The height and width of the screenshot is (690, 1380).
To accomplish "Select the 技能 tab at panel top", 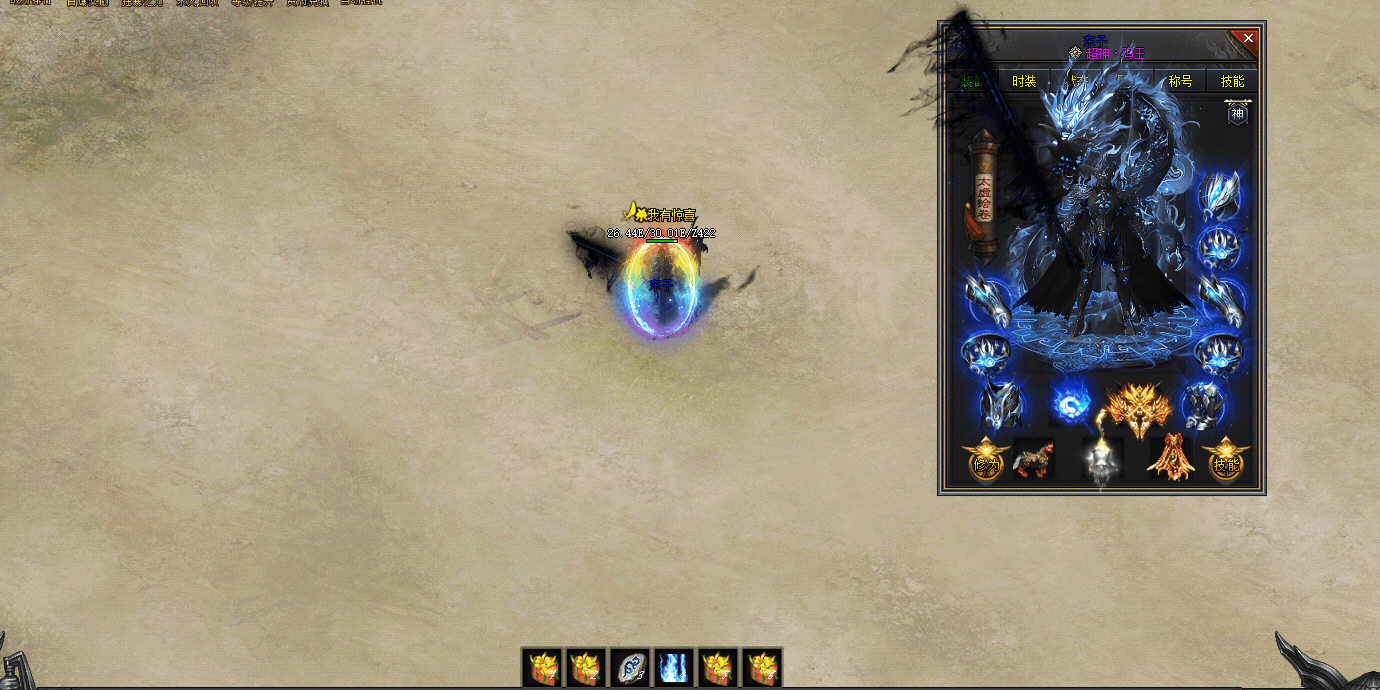I will 1232,82.
